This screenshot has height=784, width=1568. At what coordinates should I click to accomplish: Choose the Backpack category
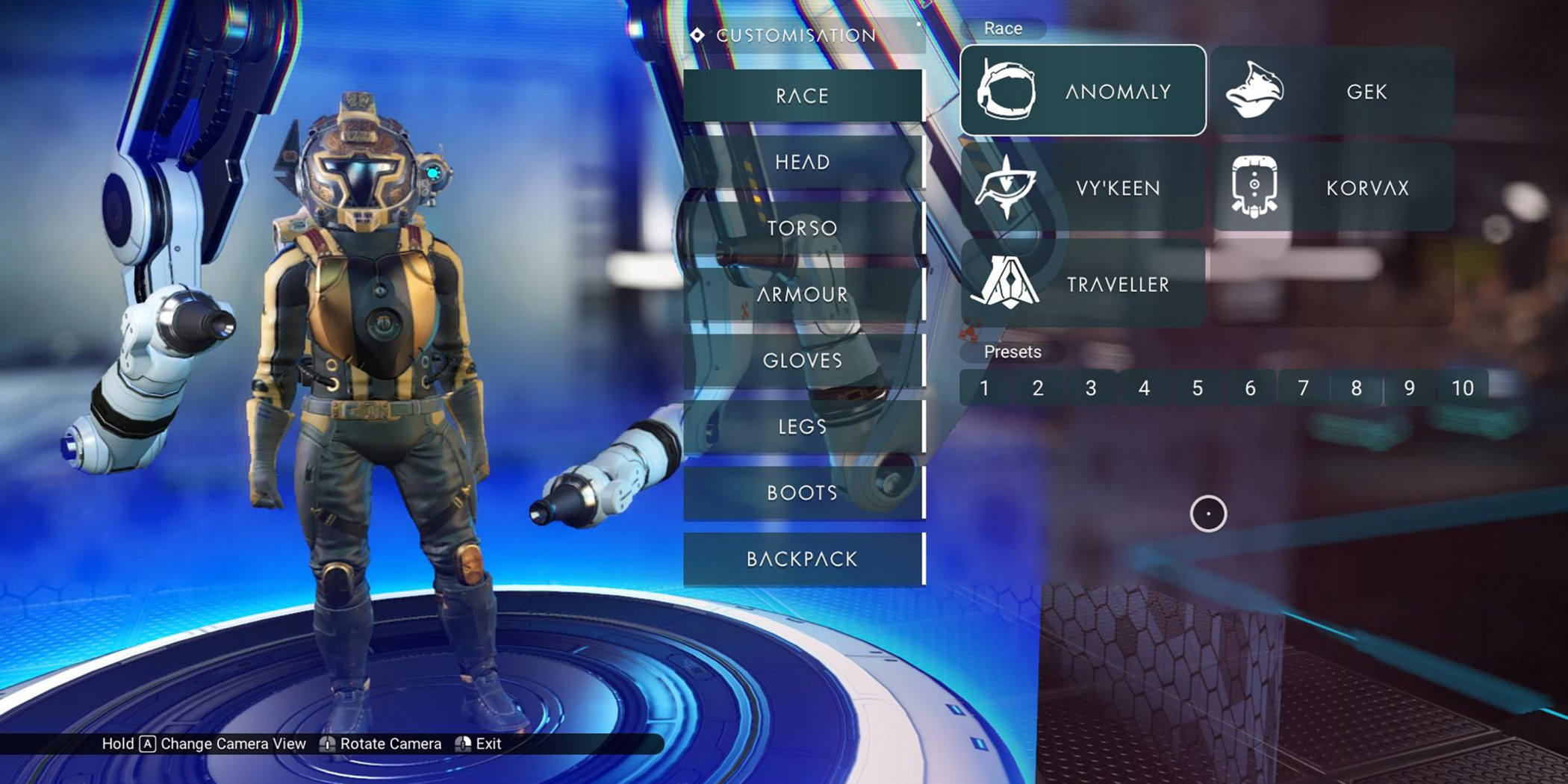(x=803, y=559)
